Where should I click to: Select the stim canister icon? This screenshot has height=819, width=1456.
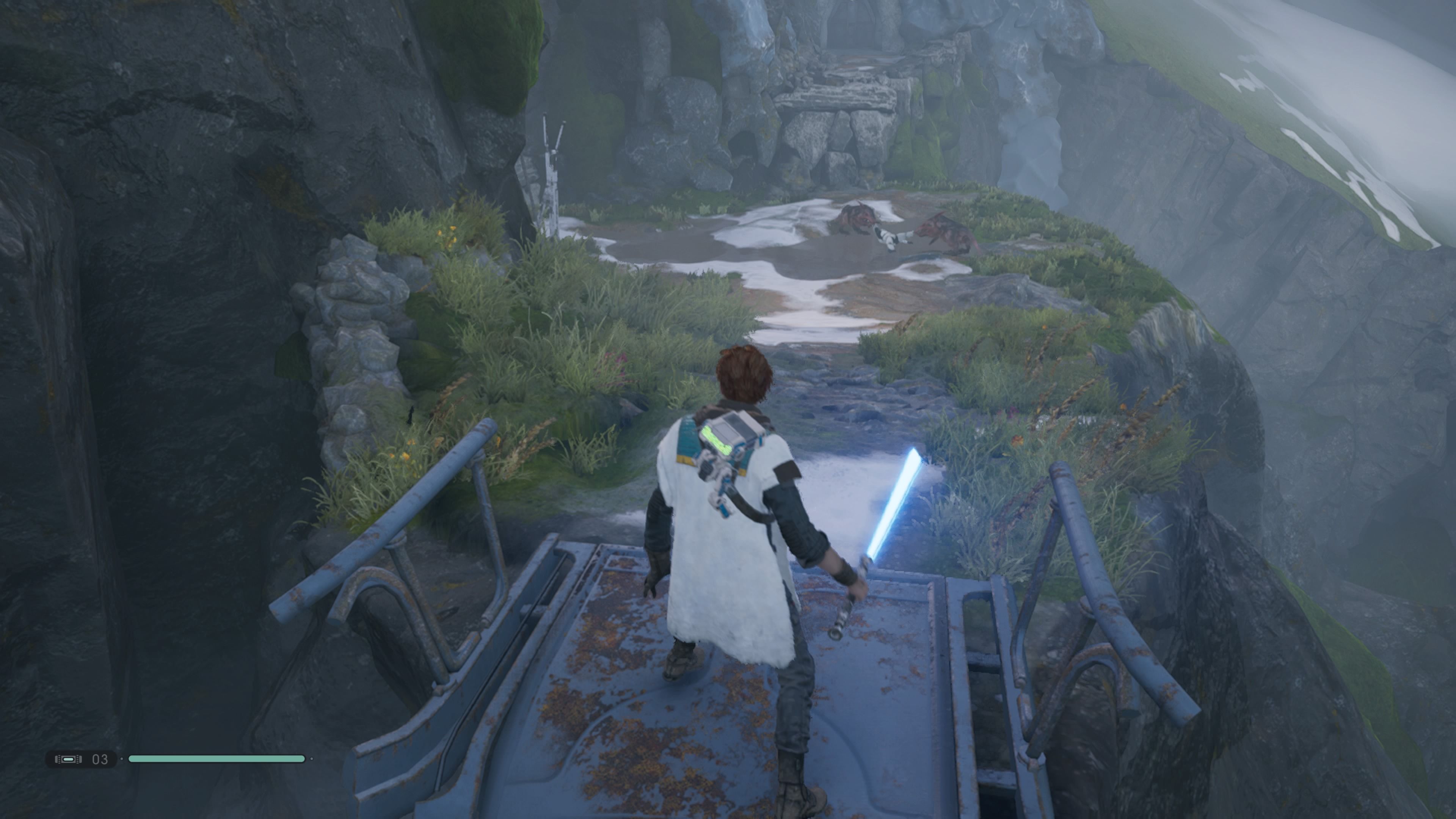point(68,759)
